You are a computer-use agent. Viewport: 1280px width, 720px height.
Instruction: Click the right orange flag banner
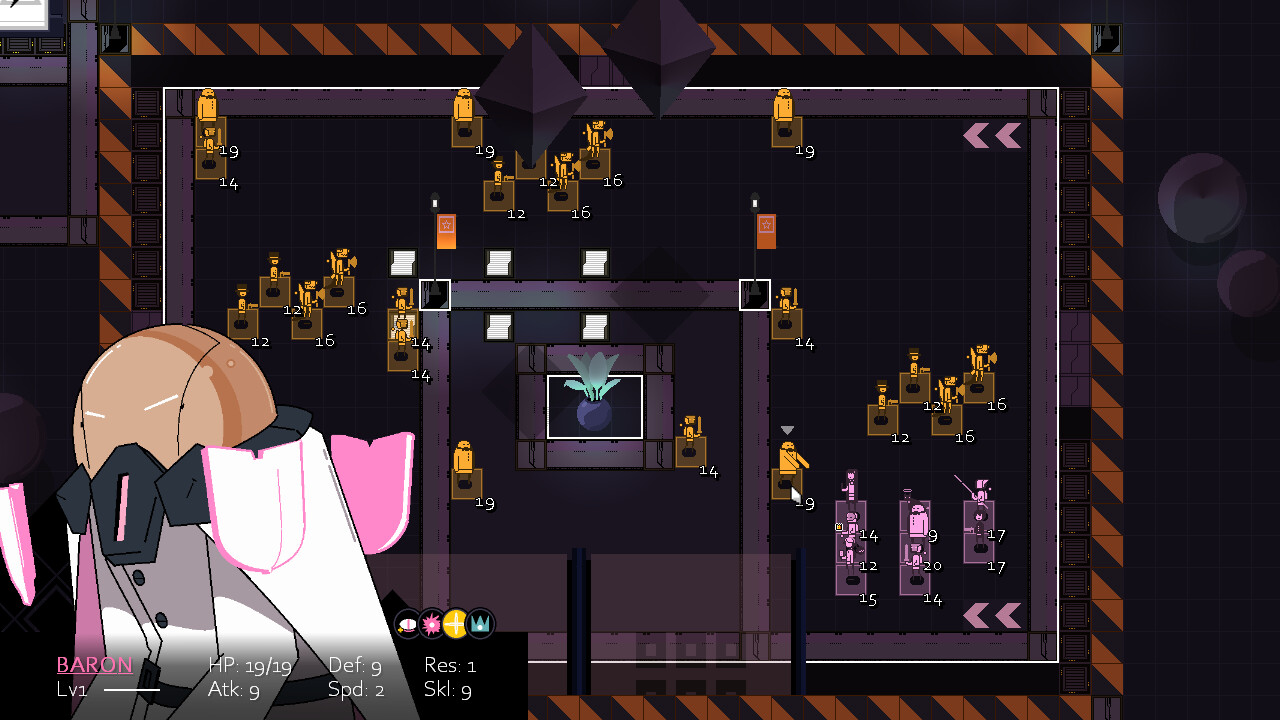coord(764,230)
